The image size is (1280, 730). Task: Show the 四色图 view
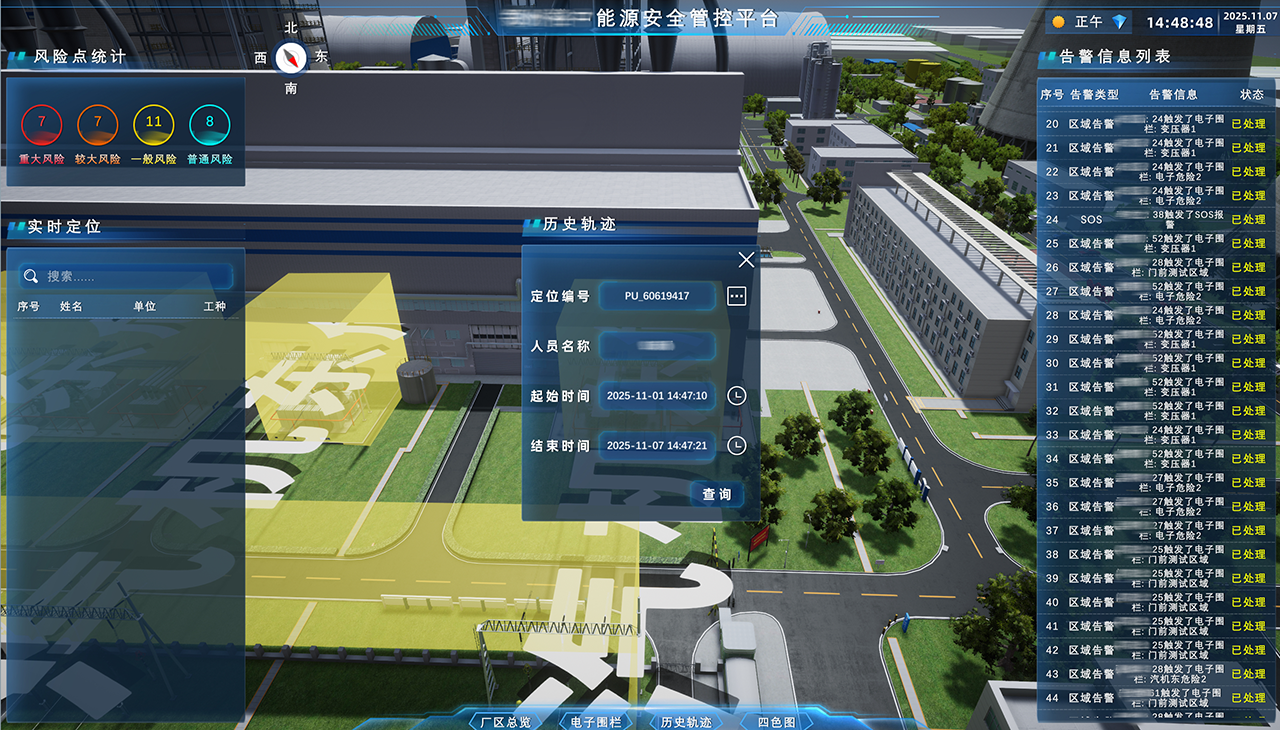[776, 721]
